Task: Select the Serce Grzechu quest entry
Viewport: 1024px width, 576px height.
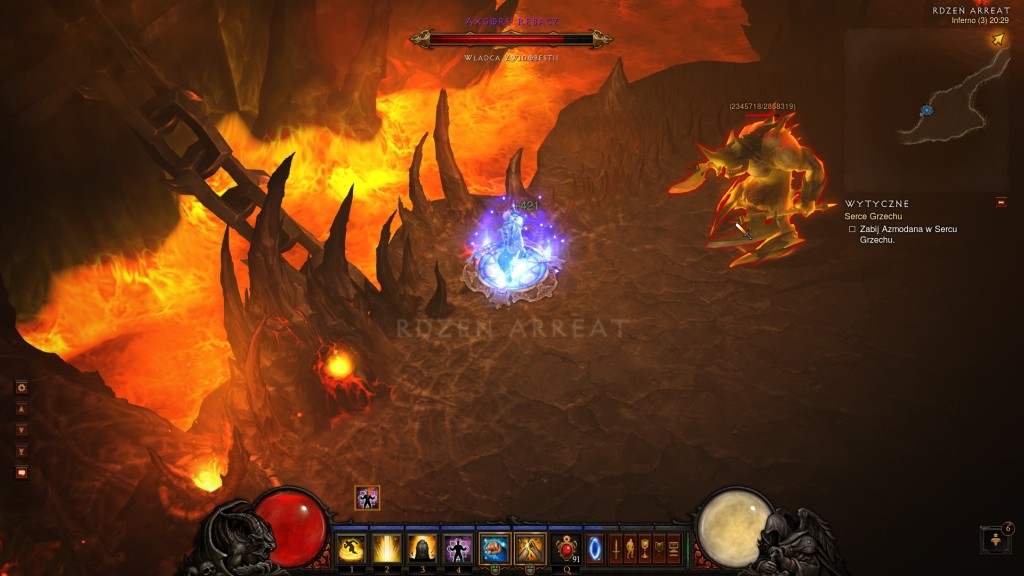Action: tap(875, 216)
